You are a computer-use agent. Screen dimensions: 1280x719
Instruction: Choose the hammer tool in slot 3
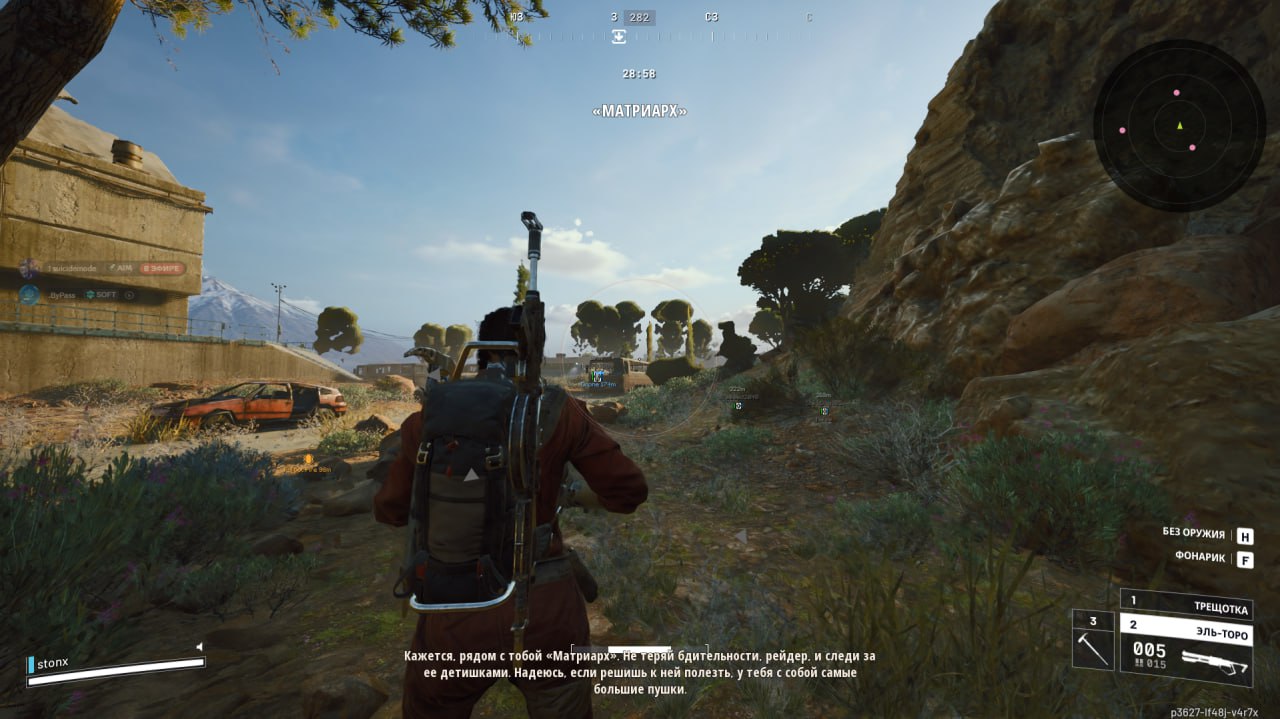(1092, 639)
